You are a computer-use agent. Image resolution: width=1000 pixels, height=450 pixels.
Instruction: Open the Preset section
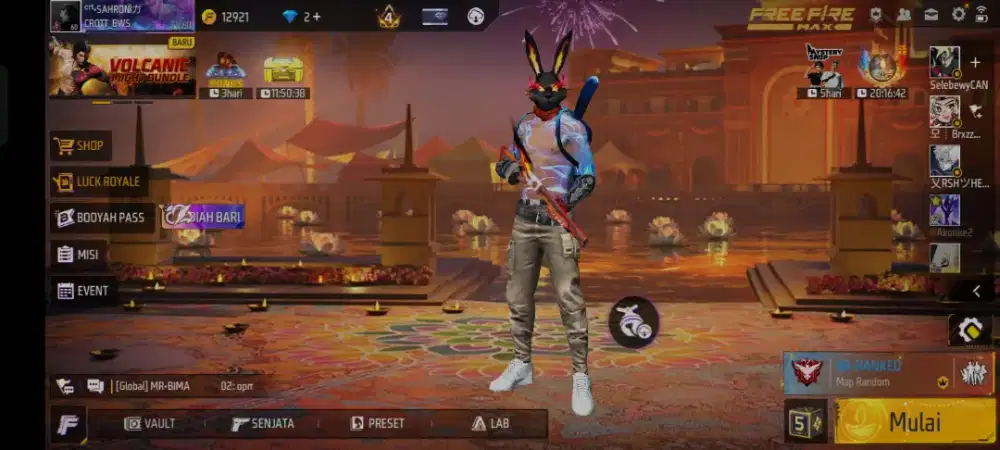coord(377,423)
